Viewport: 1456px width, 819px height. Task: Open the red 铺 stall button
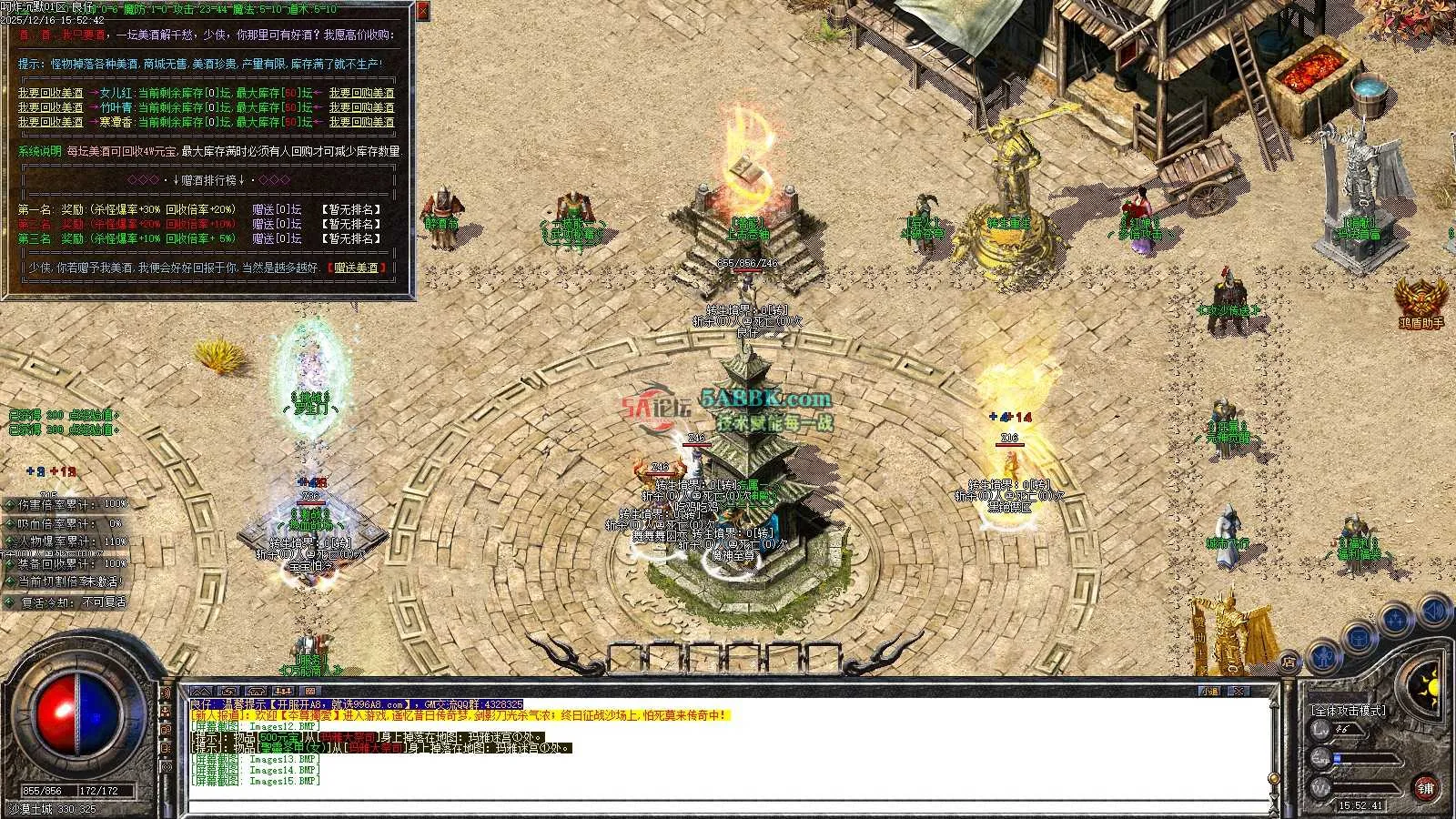[1425, 788]
